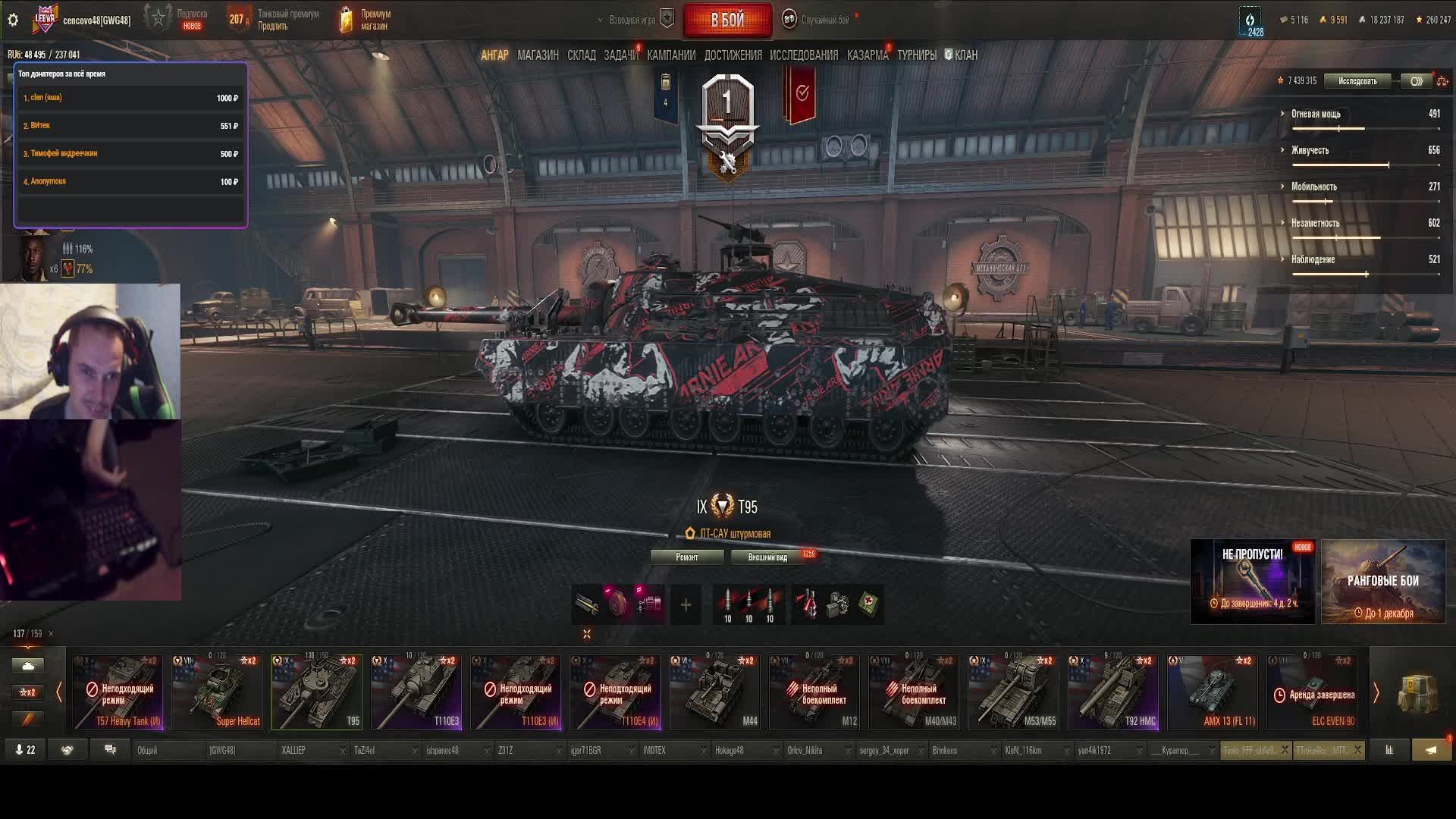Select the M44 artillery card

pyautogui.click(x=714, y=692)
